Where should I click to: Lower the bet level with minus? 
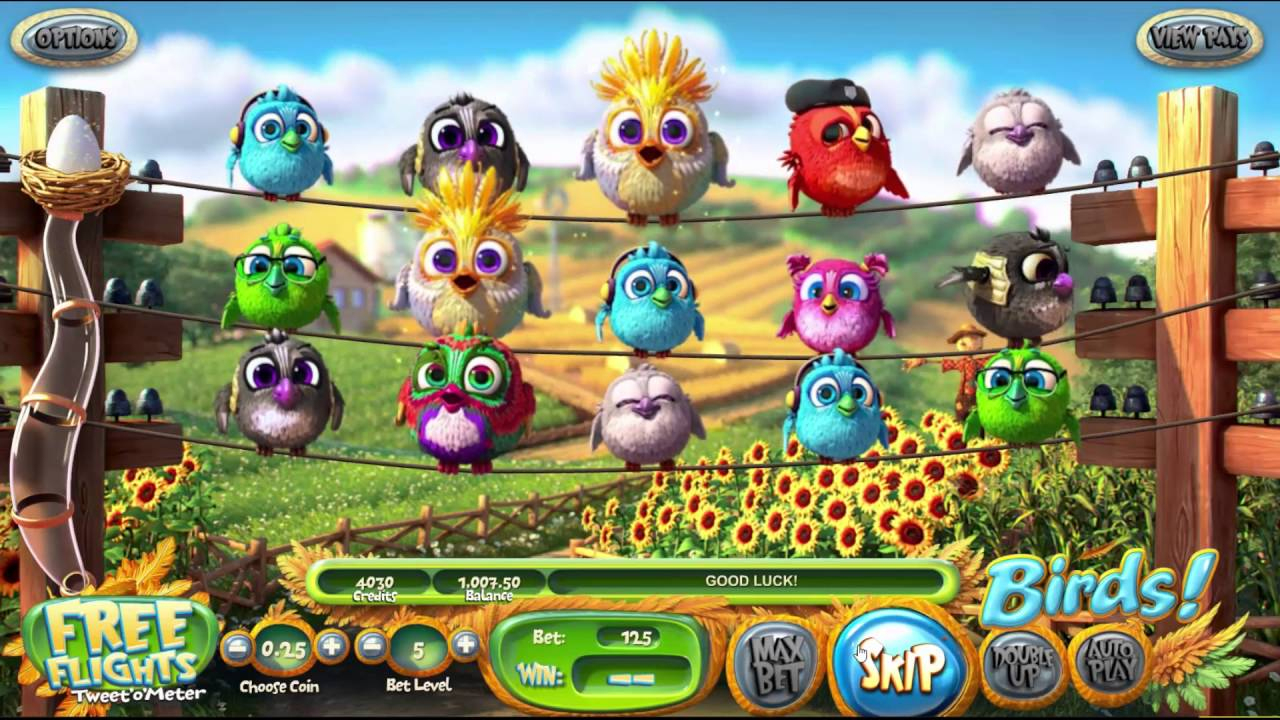pos(372,646)
